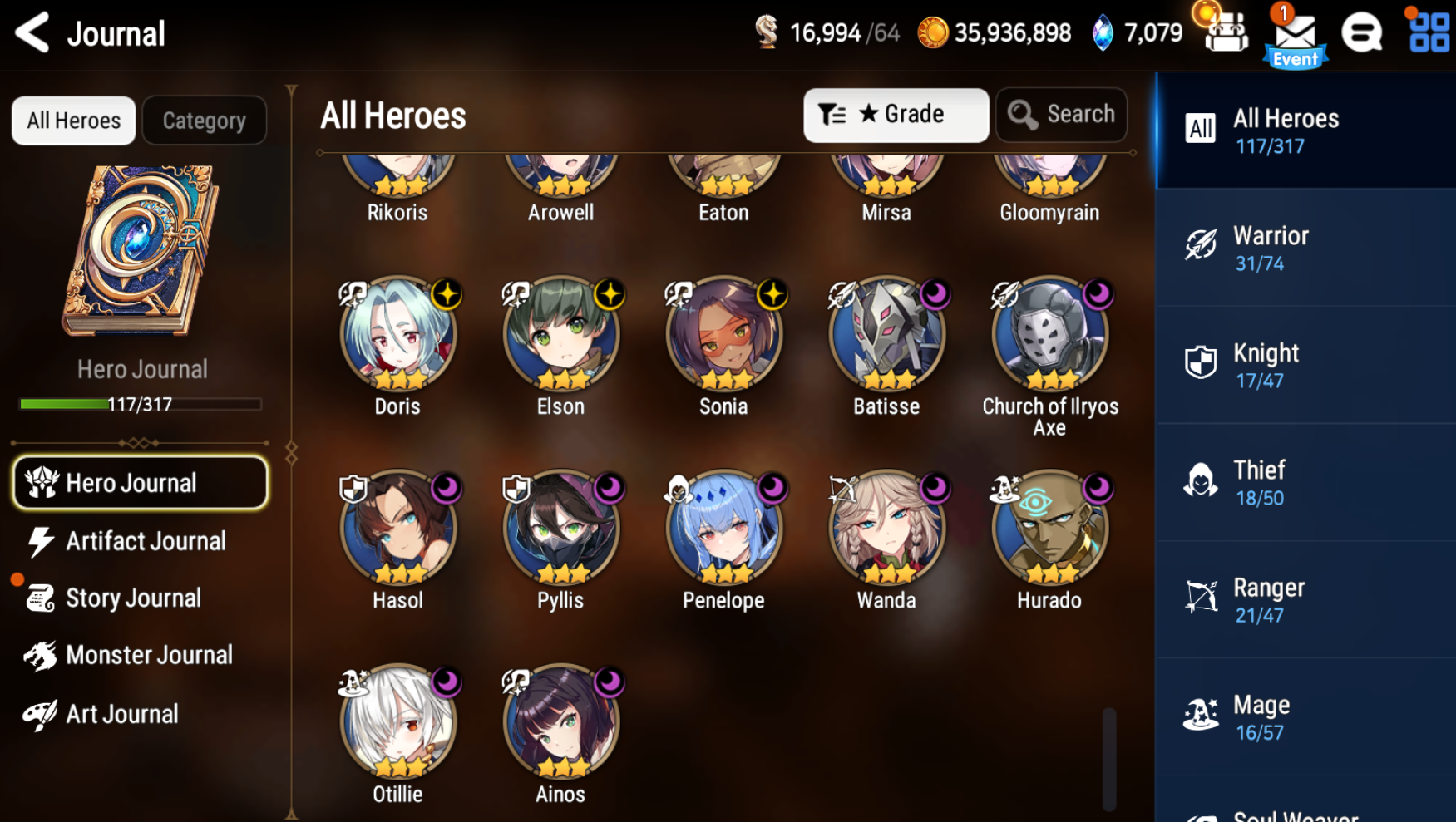Click the Hero Journal progress bar
The image size is (1456, 822).
[140, 404]
